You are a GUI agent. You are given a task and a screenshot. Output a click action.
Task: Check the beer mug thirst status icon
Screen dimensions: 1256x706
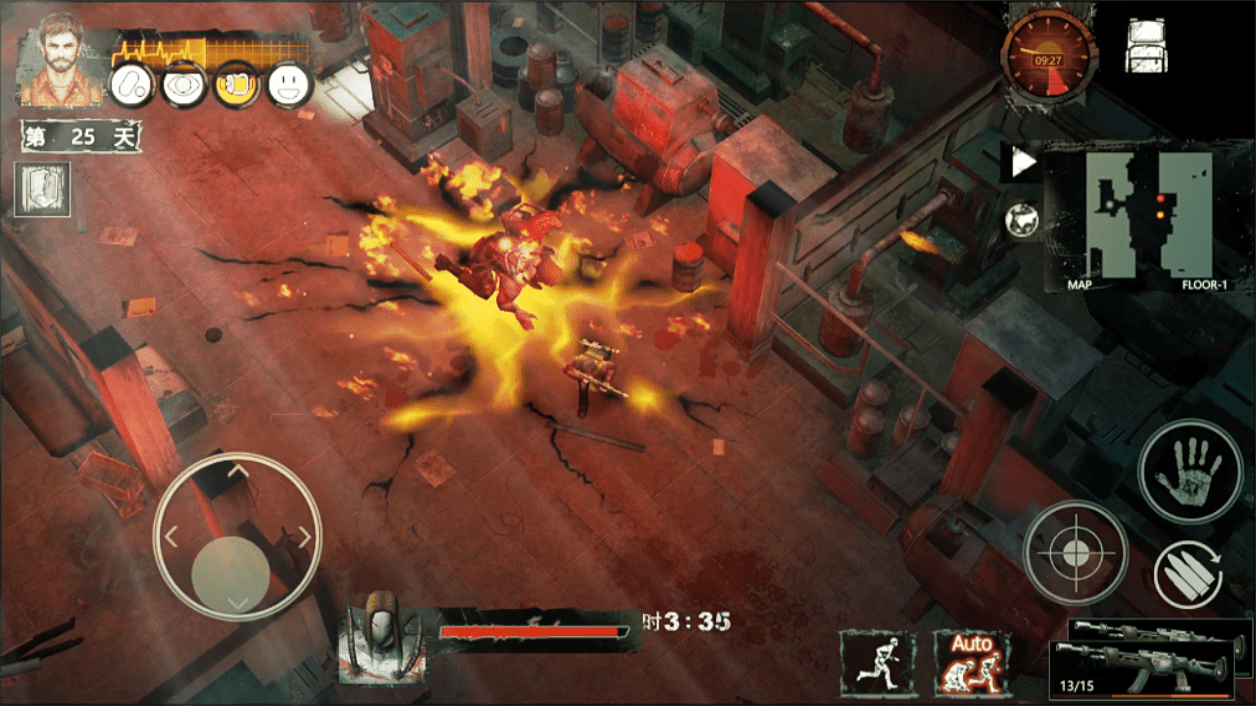point(236,86)
